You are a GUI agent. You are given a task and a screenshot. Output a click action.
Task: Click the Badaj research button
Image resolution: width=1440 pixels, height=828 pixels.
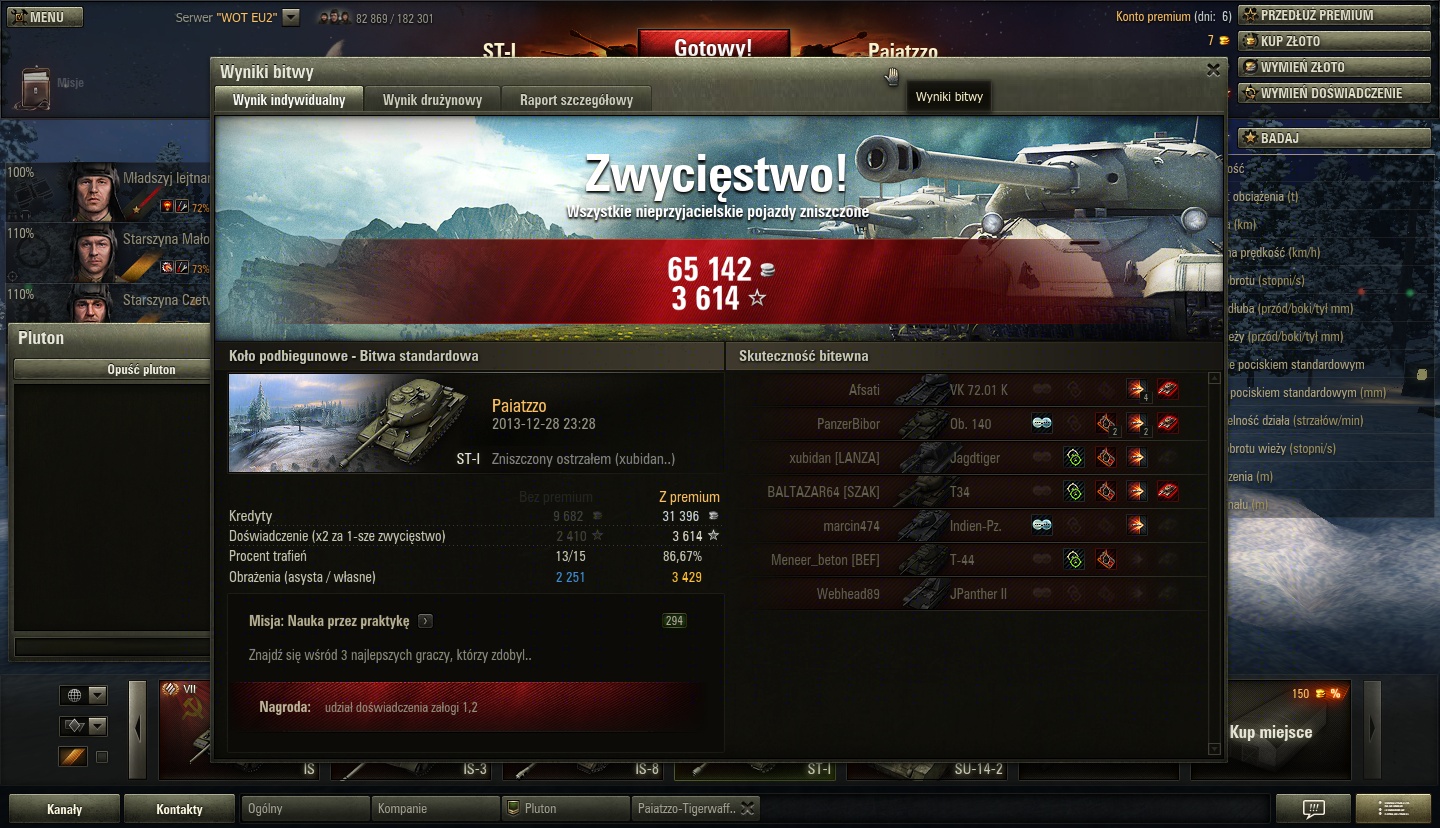(1334, 138)
